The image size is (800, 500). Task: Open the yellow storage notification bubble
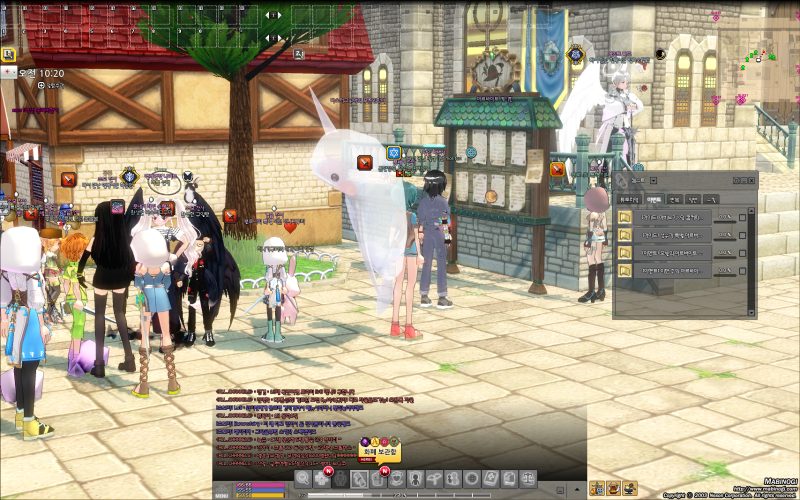click(x=377, y=452)
